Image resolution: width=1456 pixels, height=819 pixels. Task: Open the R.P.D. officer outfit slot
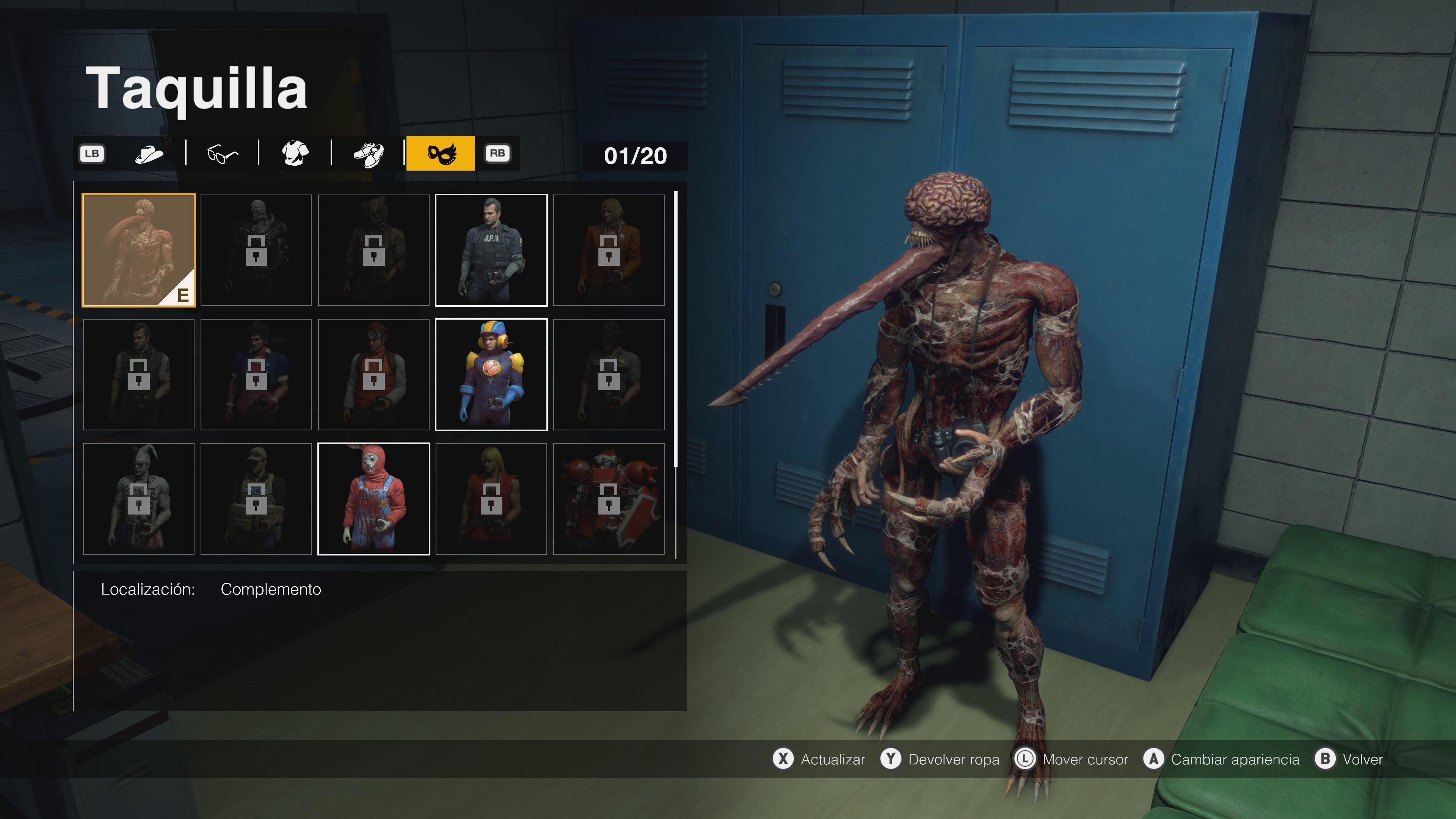[491, 249]
